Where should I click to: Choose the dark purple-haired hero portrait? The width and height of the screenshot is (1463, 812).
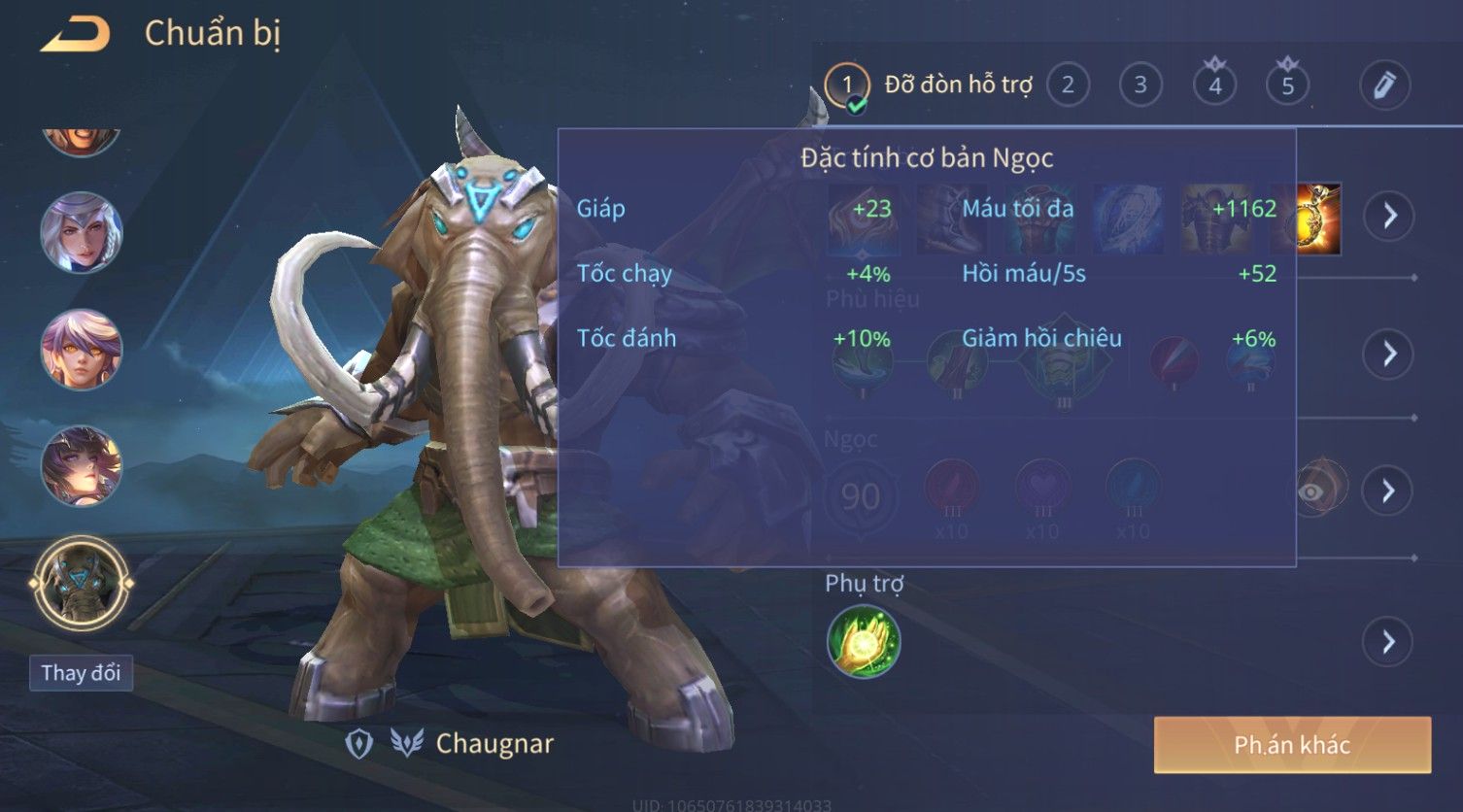click(82, 466)
